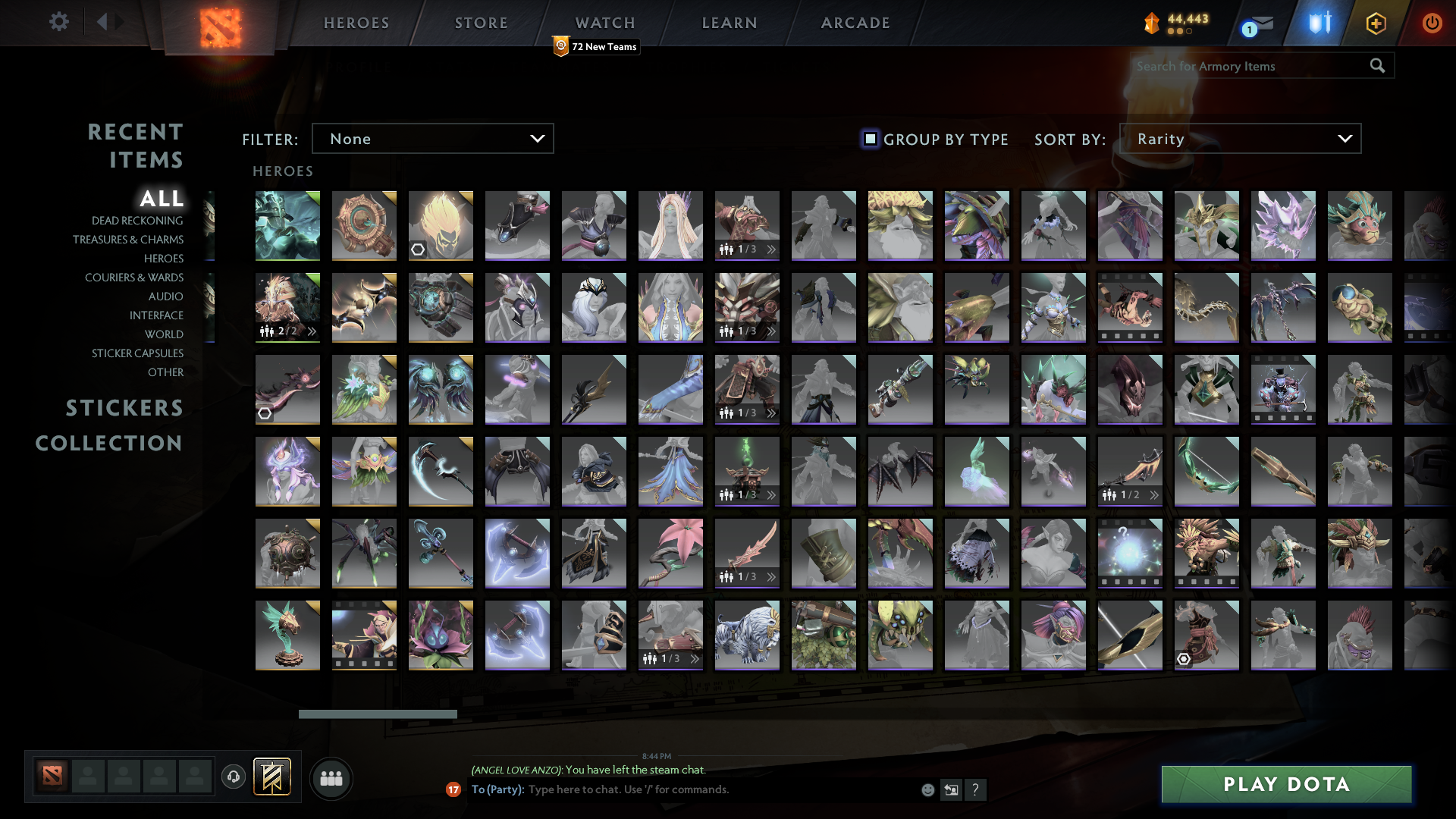Screen dimensions: 1456x819
Task: Open the Sort By Rarity dropdown
Action: (x=1241, y=139)
